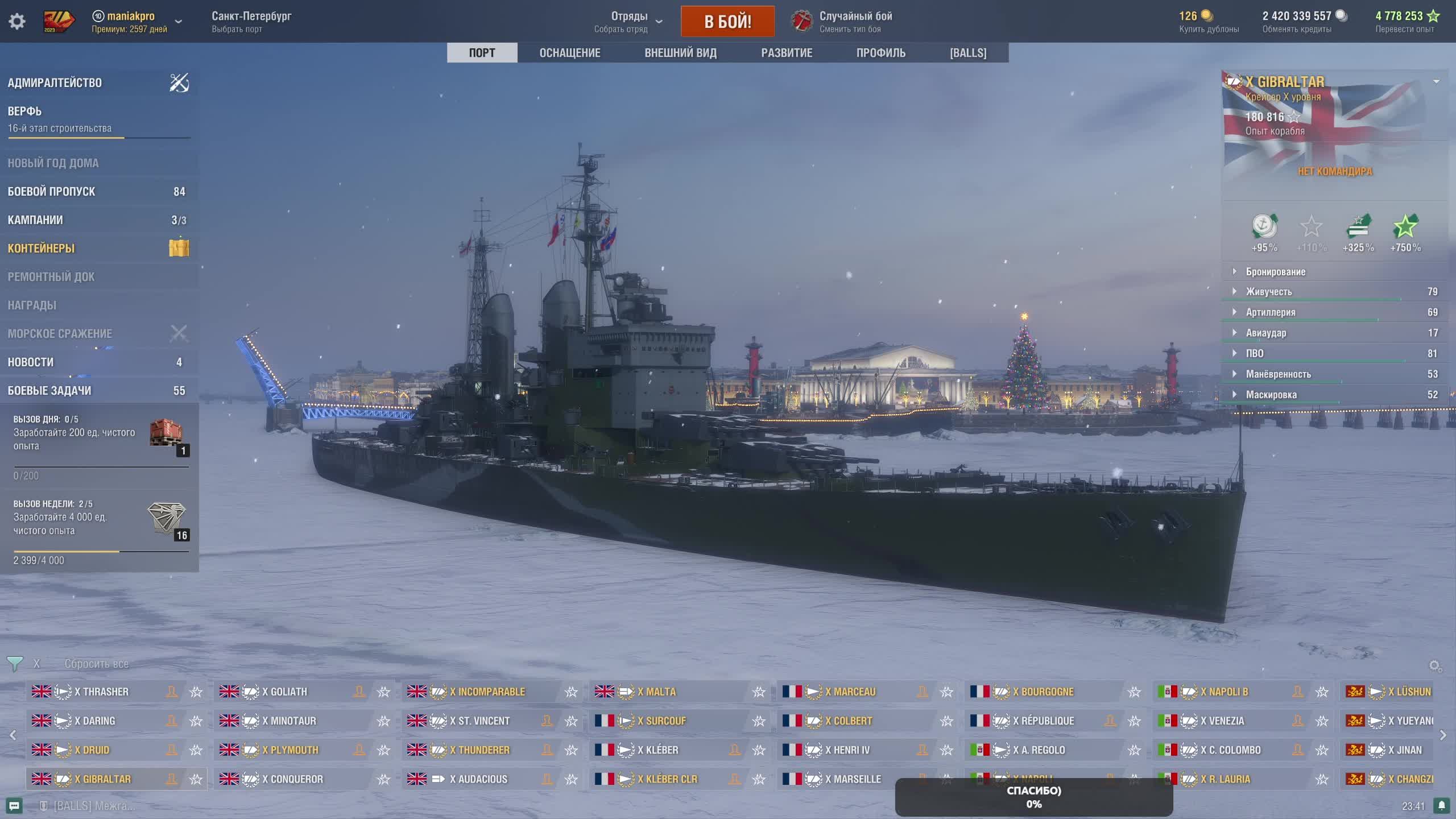Open the chat window icon
The height and width of the screenshot is (819, 1456).
click(14, 806)
